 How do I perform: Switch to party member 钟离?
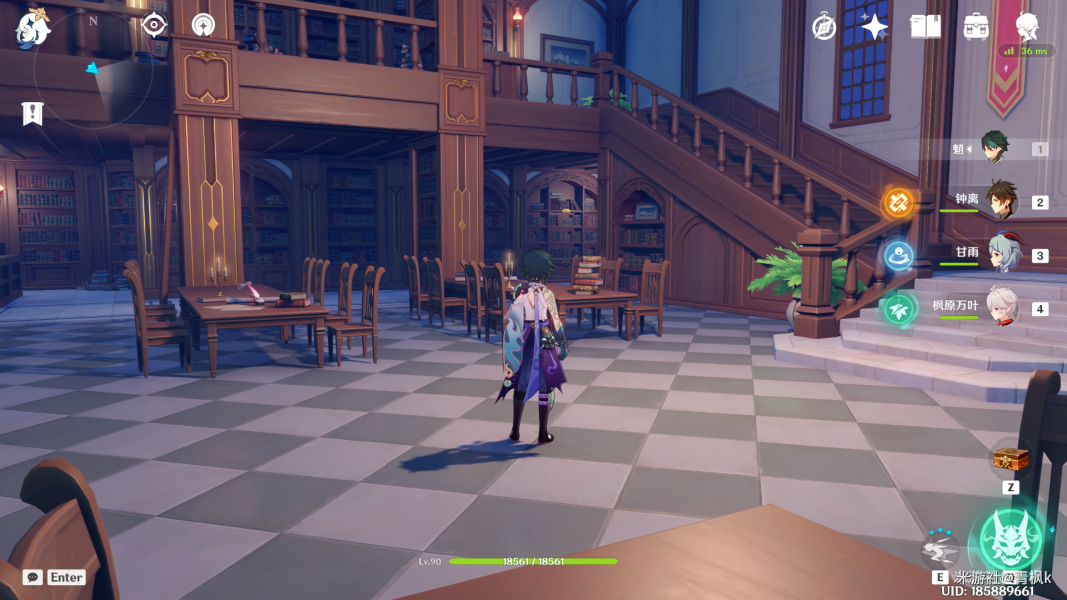(x=1001, y=201)
